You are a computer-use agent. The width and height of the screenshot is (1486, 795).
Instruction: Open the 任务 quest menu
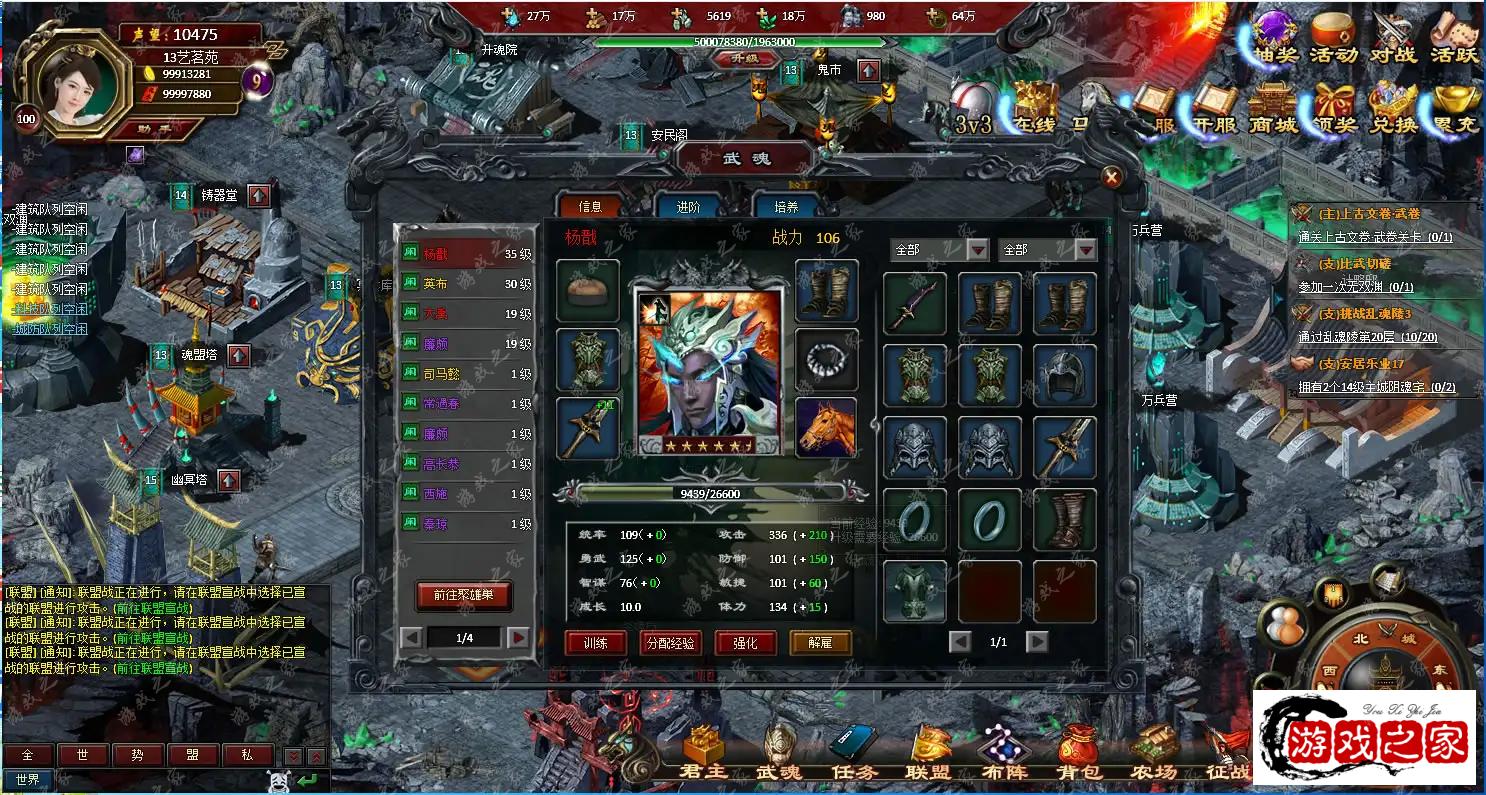(854, 753)
